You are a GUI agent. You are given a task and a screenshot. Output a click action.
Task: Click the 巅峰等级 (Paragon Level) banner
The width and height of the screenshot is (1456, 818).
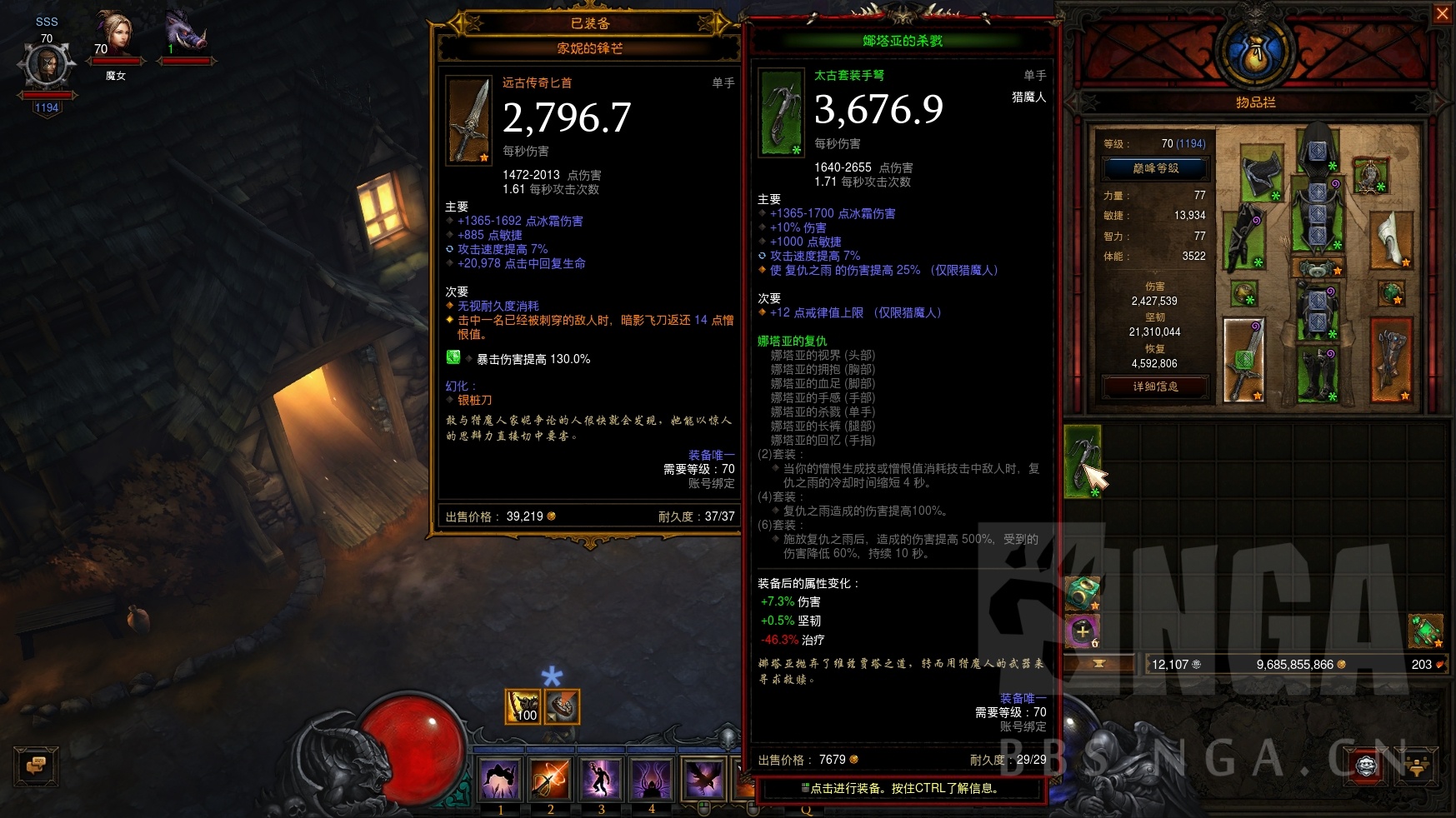[x=1155, y=167]
